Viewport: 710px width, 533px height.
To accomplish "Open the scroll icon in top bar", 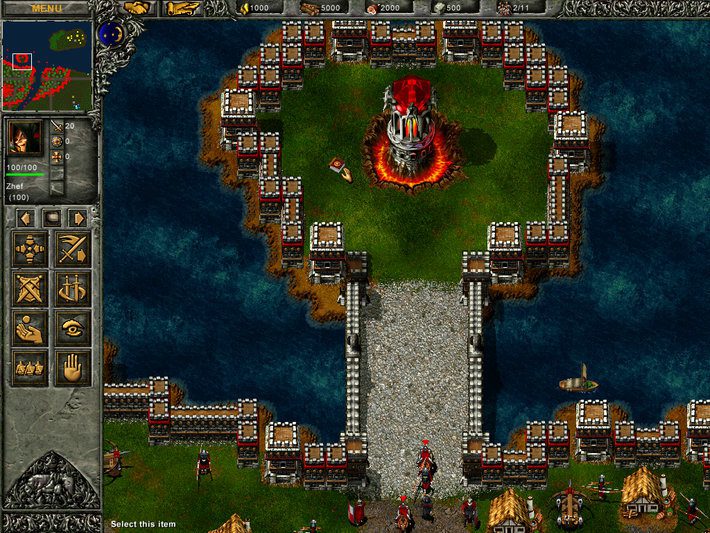I will tap(181, 8).
